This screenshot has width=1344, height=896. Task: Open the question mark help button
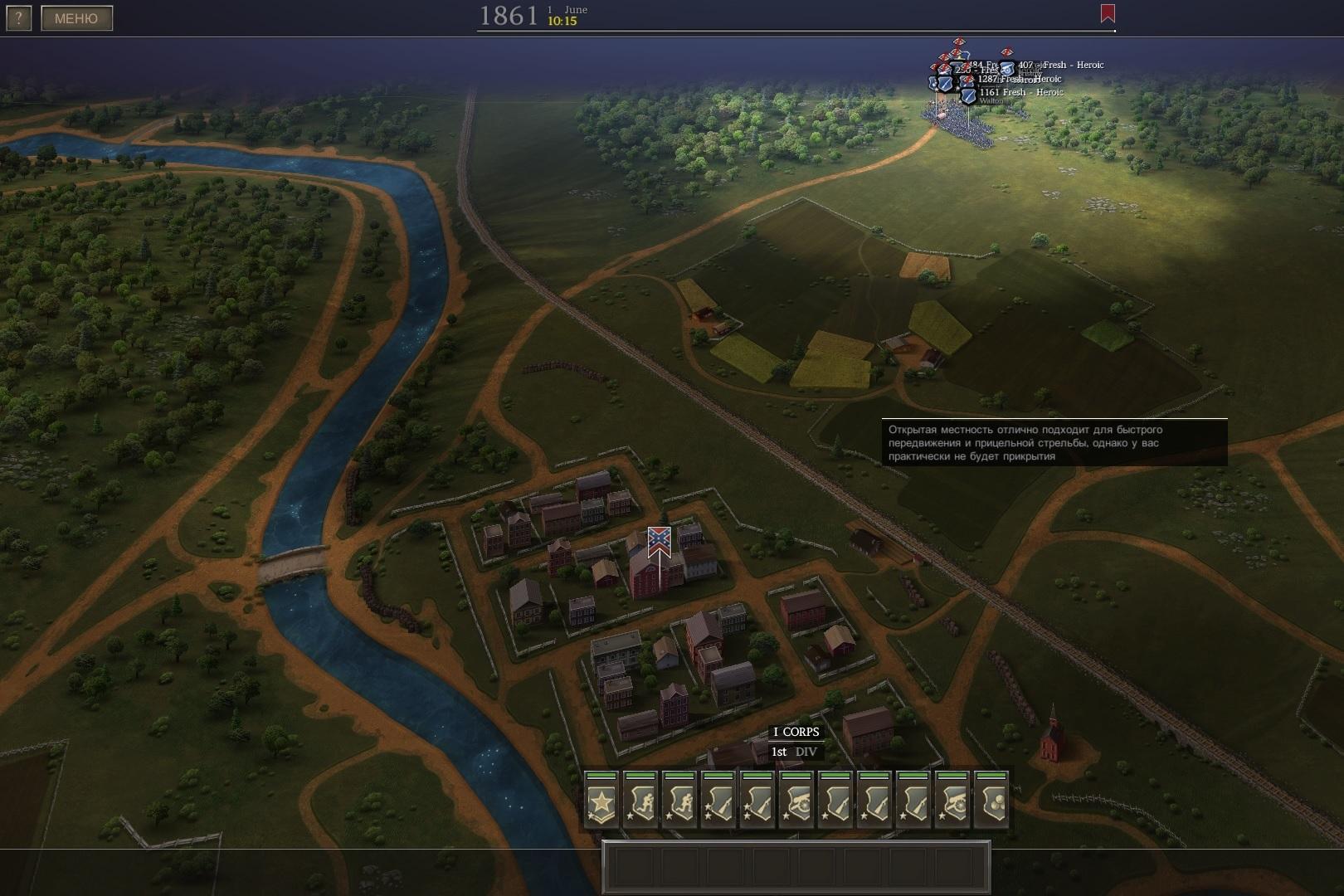click(x=18, y=18)
